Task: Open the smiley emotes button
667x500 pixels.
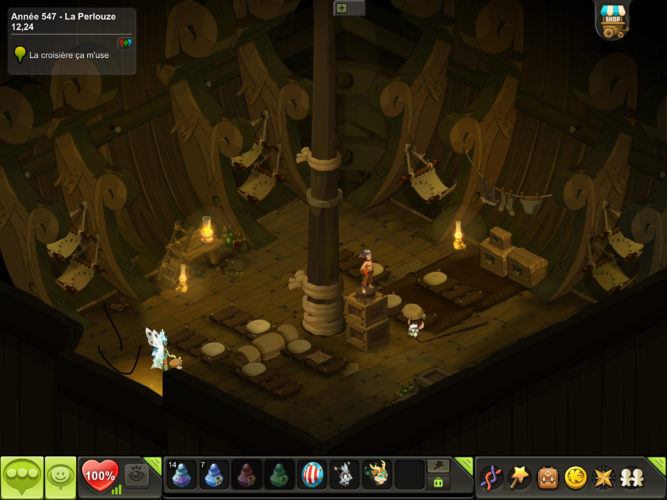Action: point(60,476)
